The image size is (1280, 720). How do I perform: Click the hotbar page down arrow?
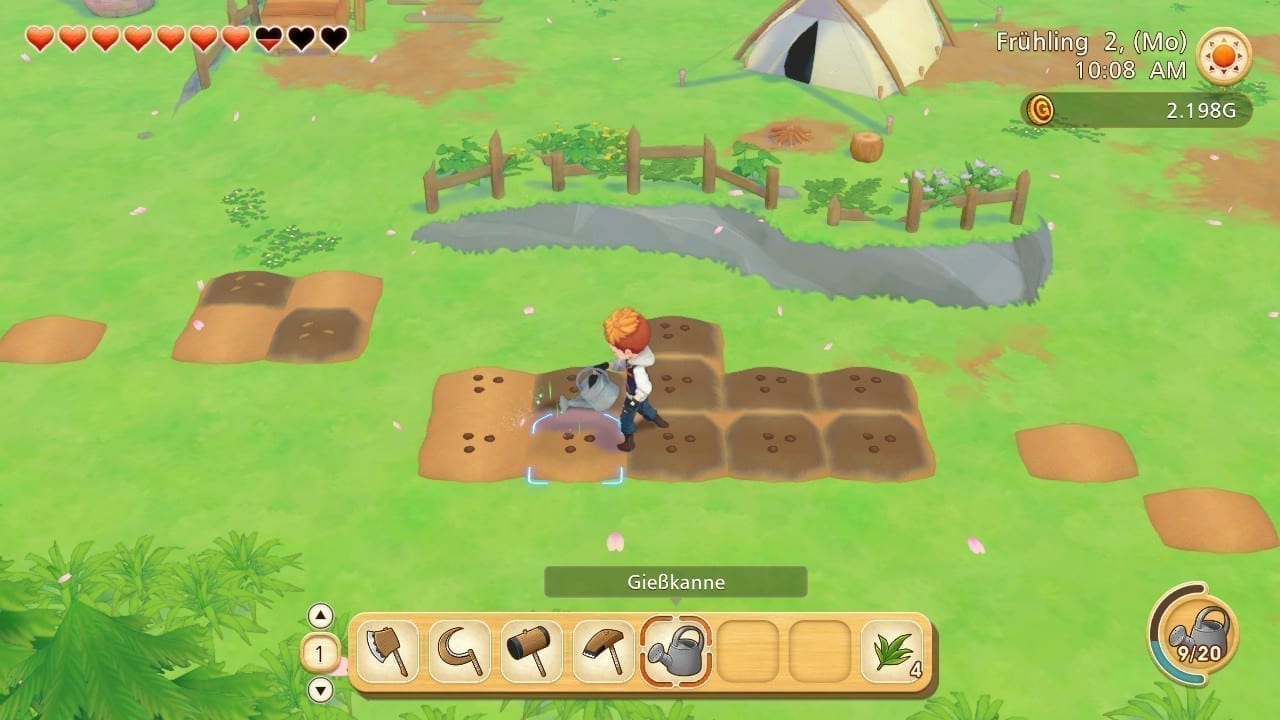tap(320, 689)
